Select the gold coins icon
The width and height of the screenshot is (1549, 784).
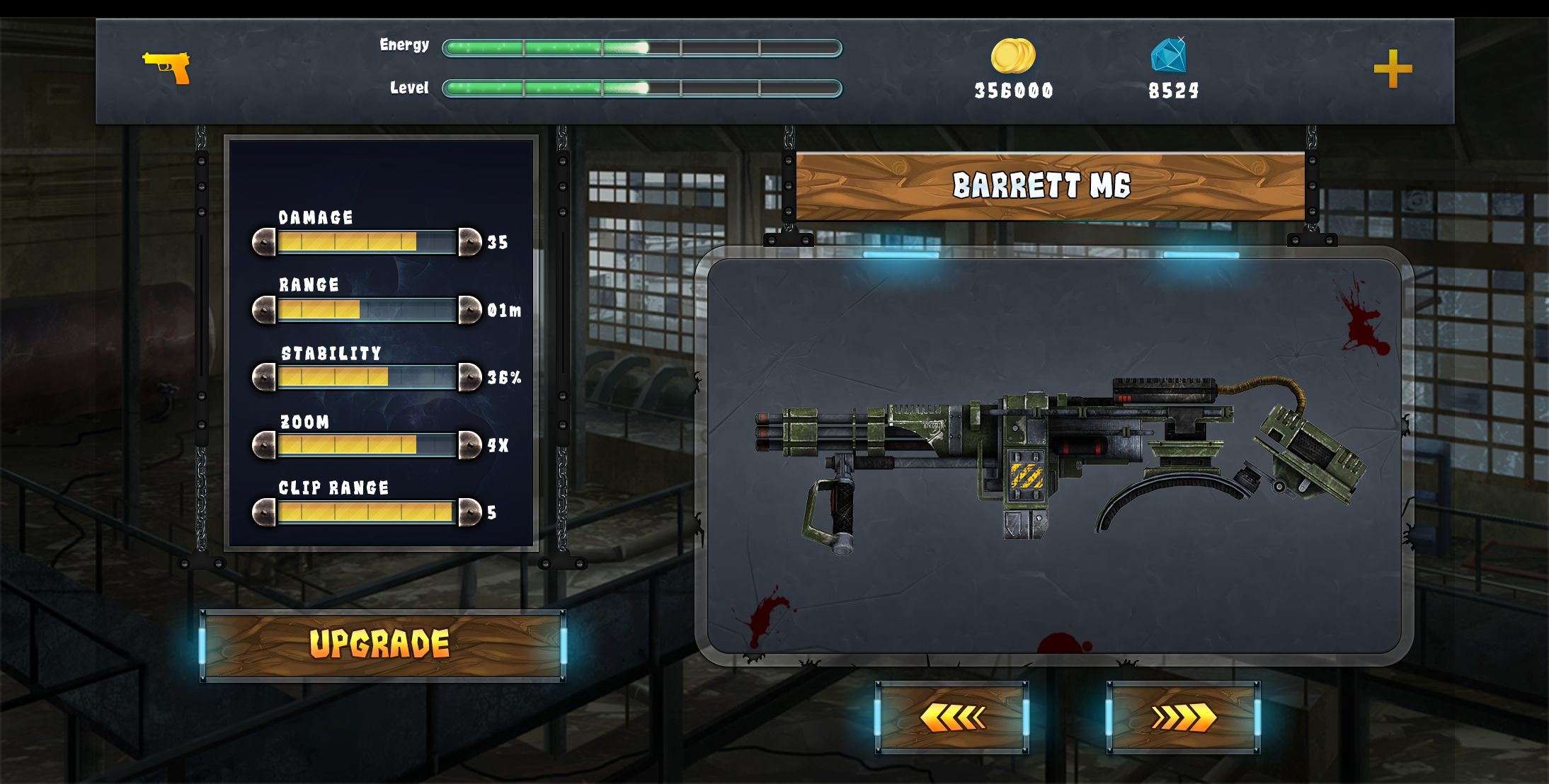tap(1012, 56)
